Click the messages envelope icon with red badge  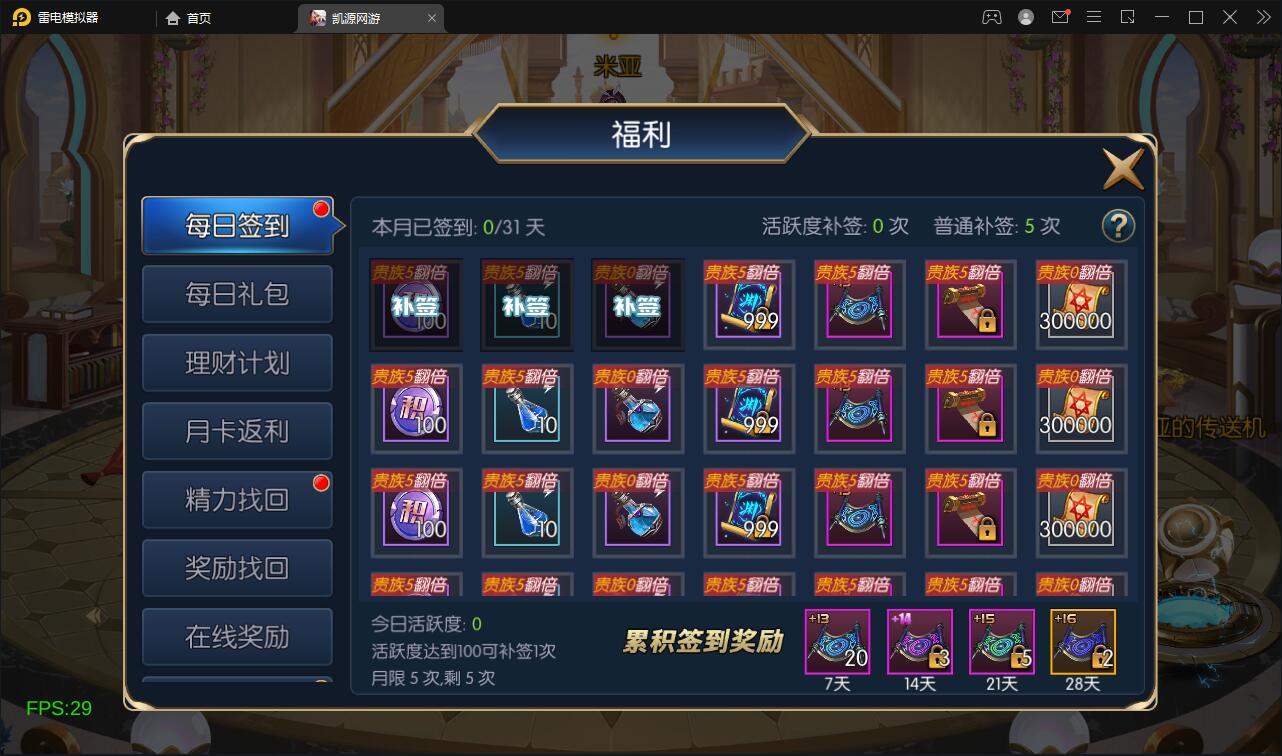(x=1061, y=17)
